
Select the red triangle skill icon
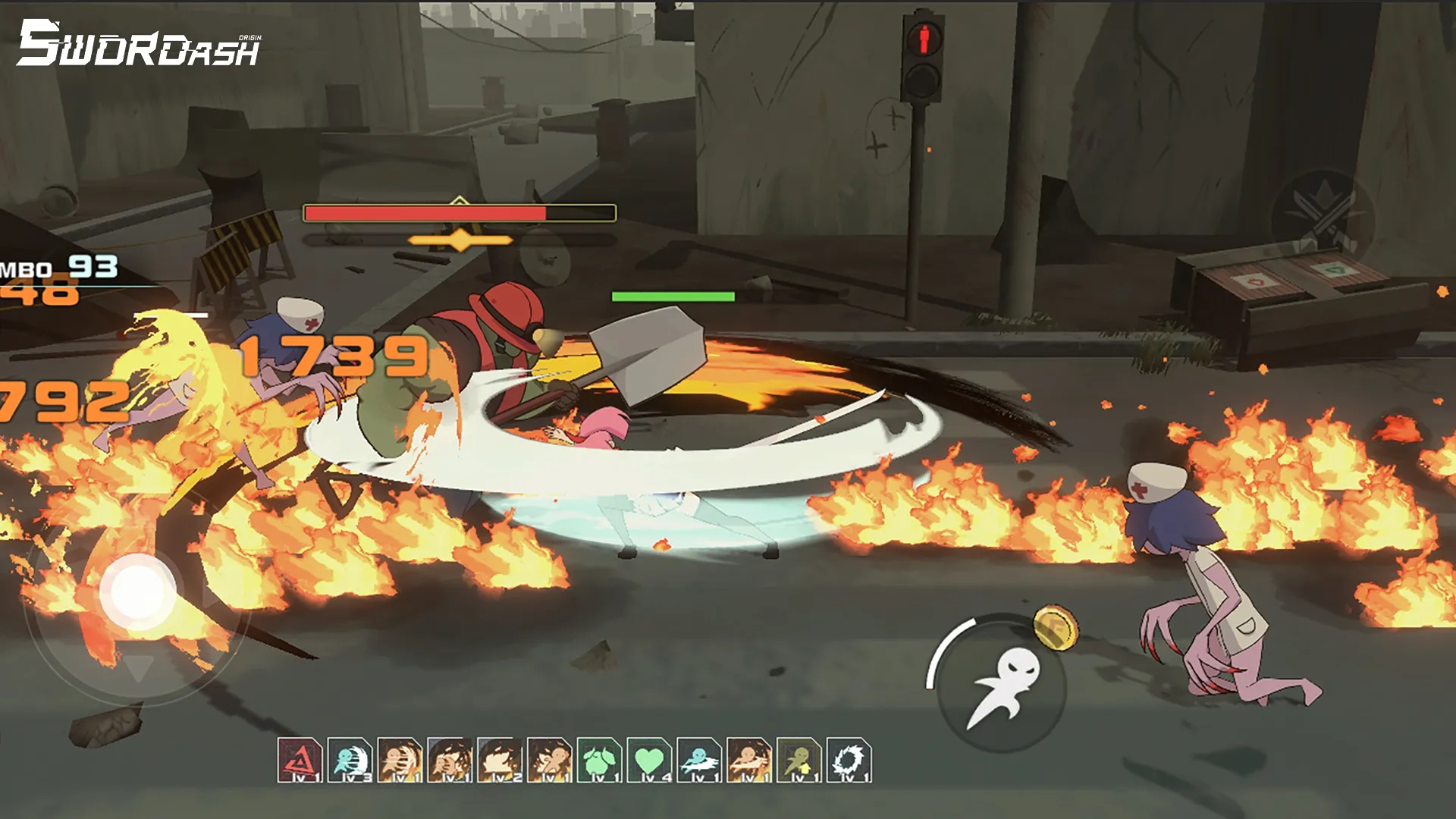pos(300,760)
